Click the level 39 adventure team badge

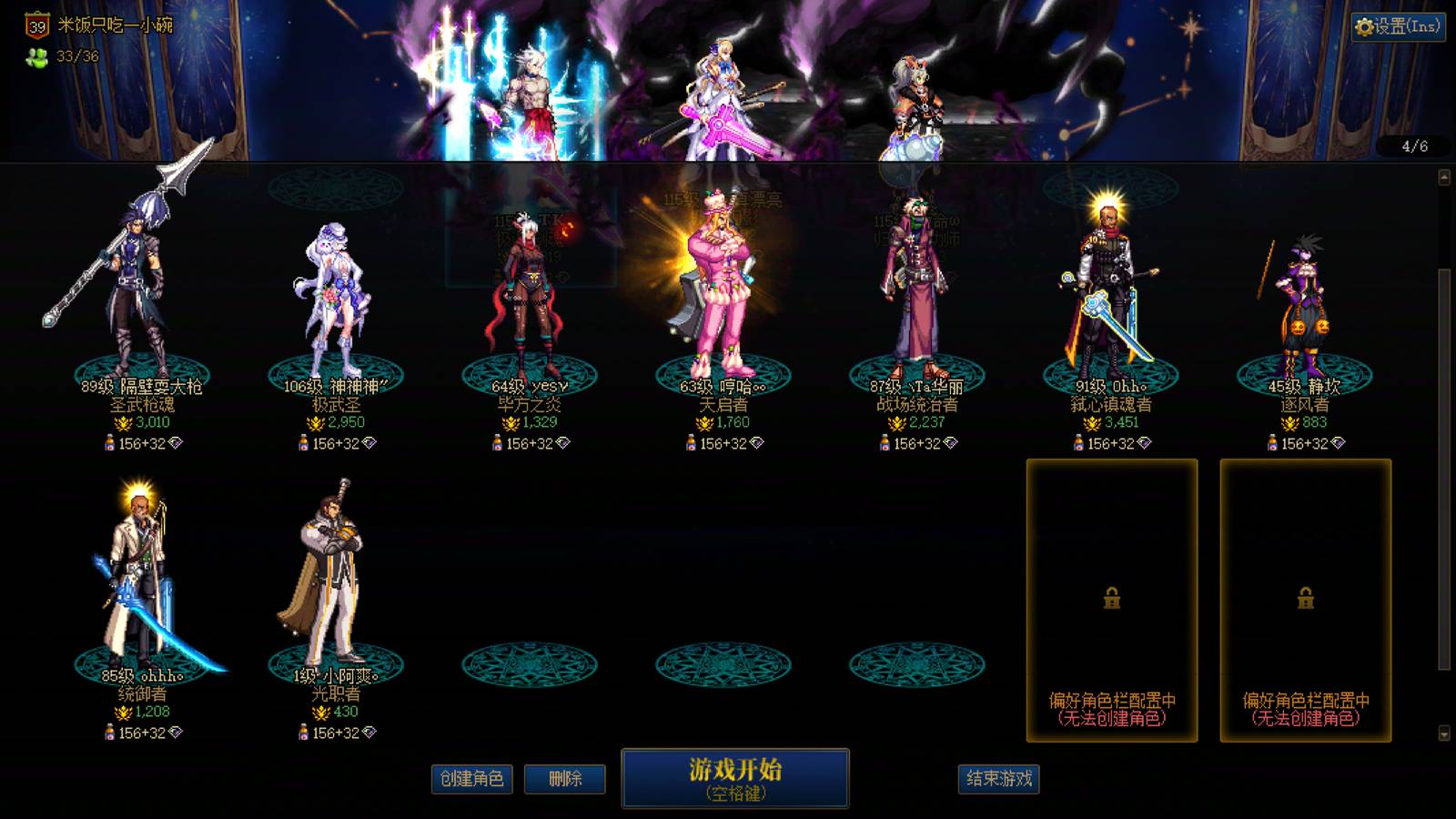pos(35,26)
